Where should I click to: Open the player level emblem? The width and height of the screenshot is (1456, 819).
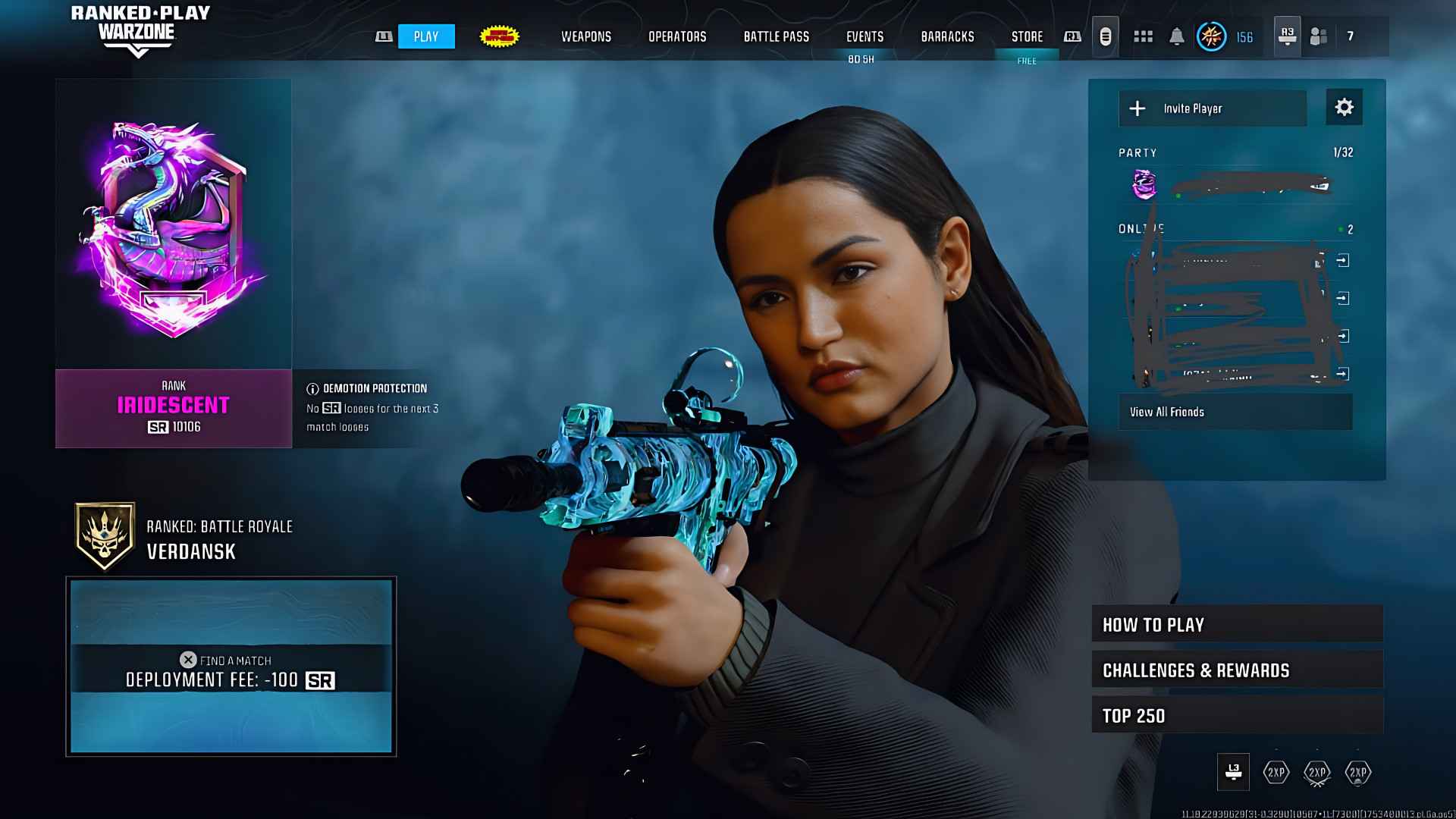[1211, 36]
